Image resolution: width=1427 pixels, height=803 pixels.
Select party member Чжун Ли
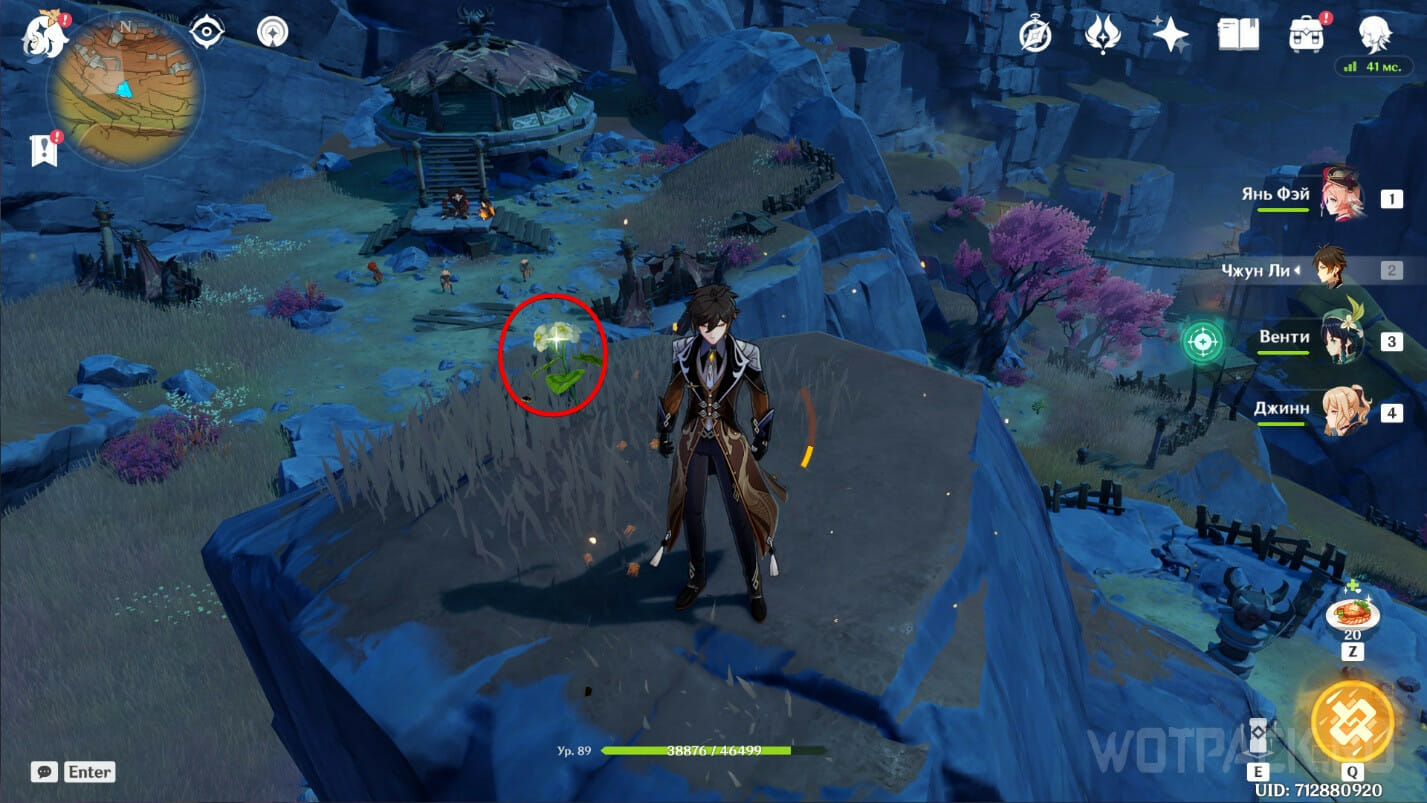pyautogui.click(x=1330, y=268)
